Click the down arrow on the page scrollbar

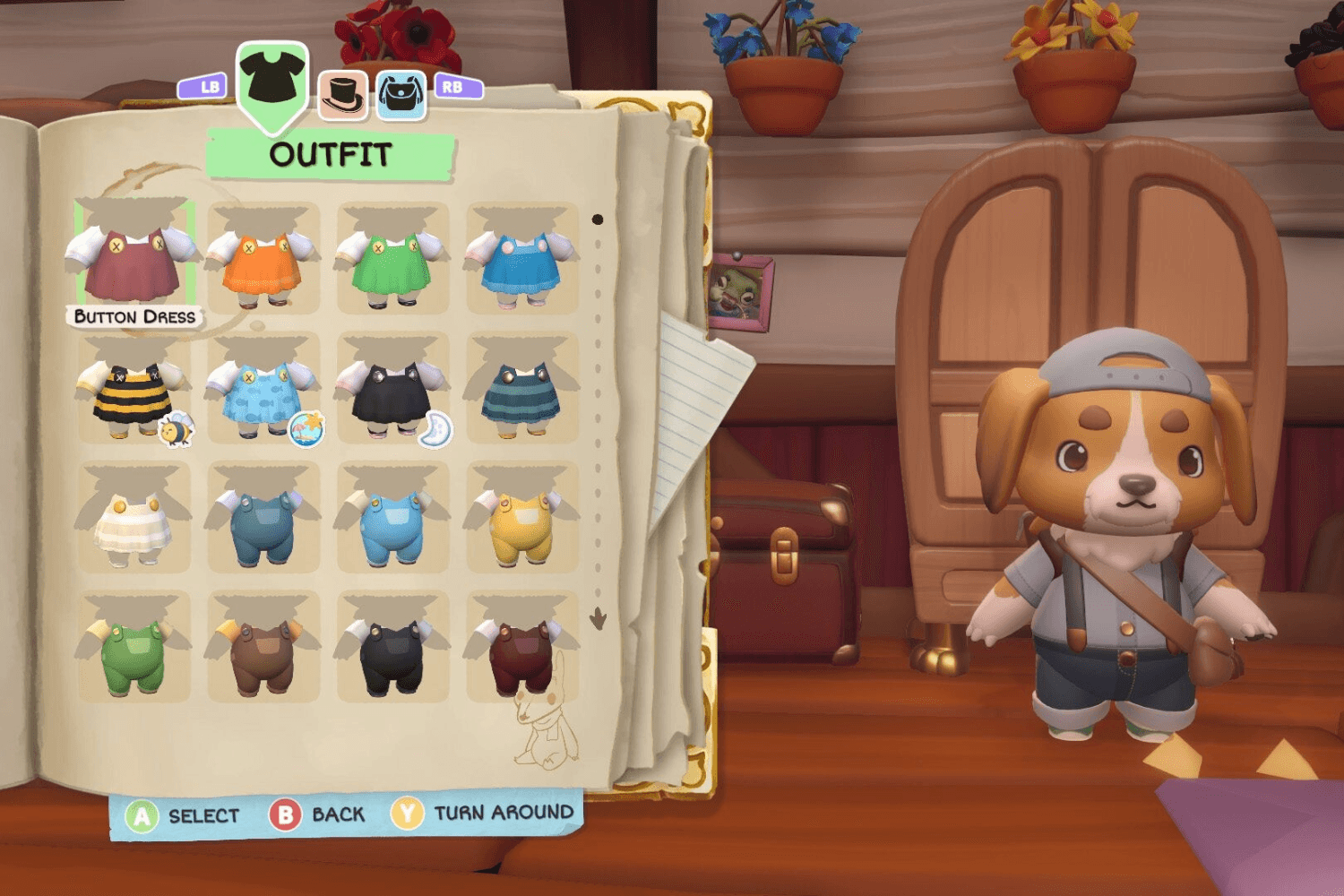coord(598,616)
